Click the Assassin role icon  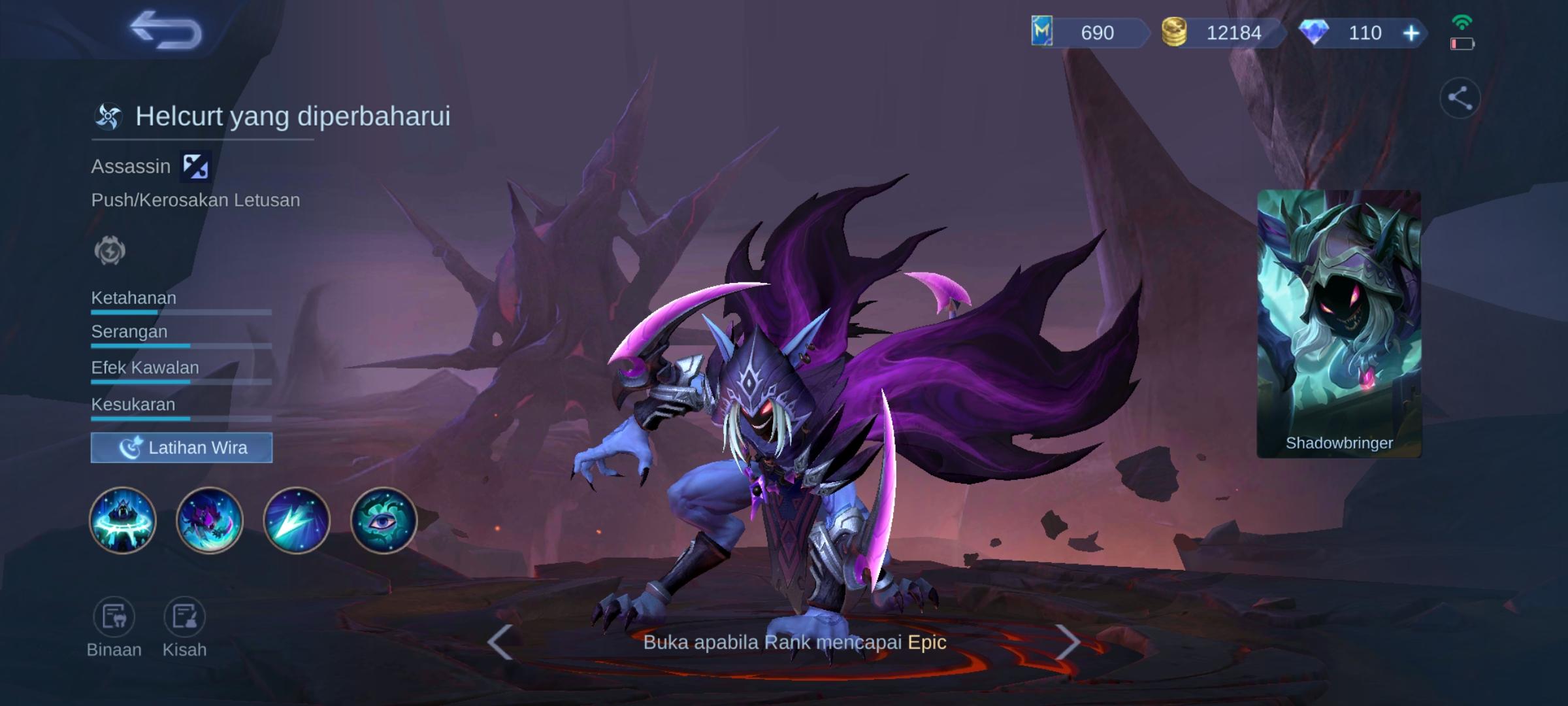click(195, 165)
